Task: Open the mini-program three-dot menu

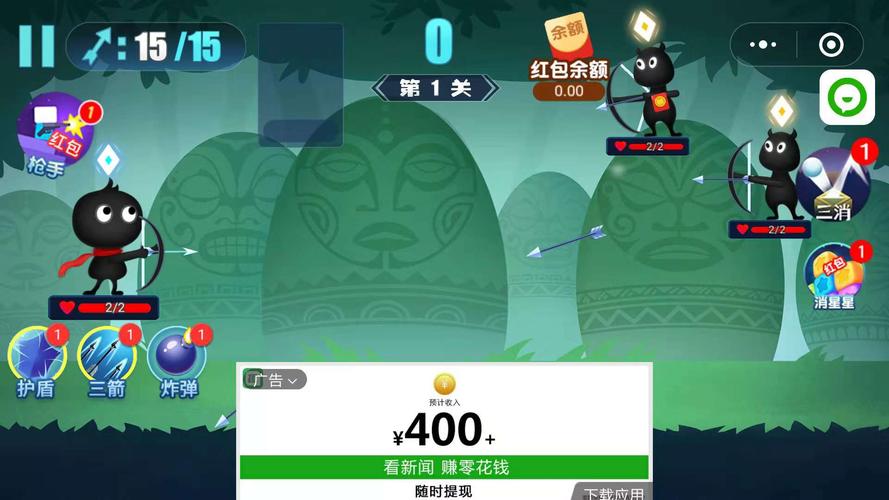Action: [x=763, y=45]
